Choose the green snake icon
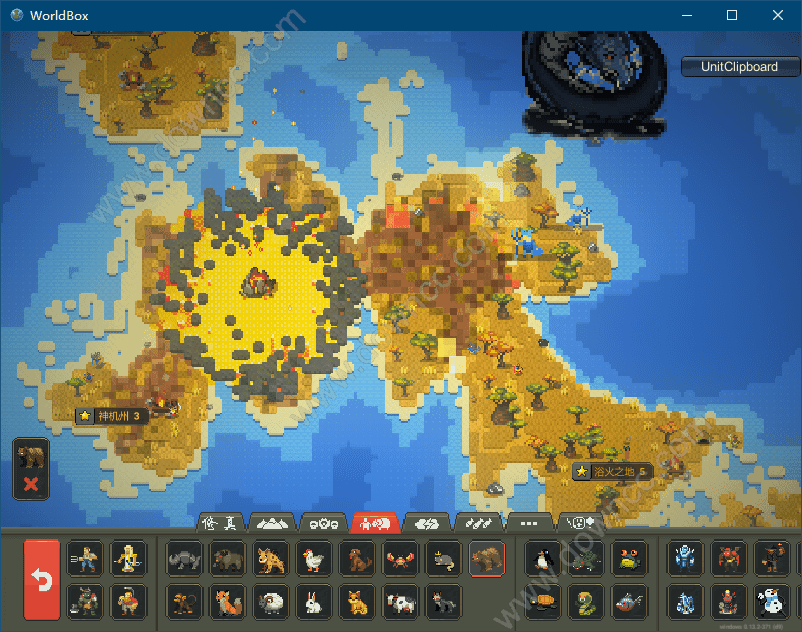The image size is (802, 632). 586,601
